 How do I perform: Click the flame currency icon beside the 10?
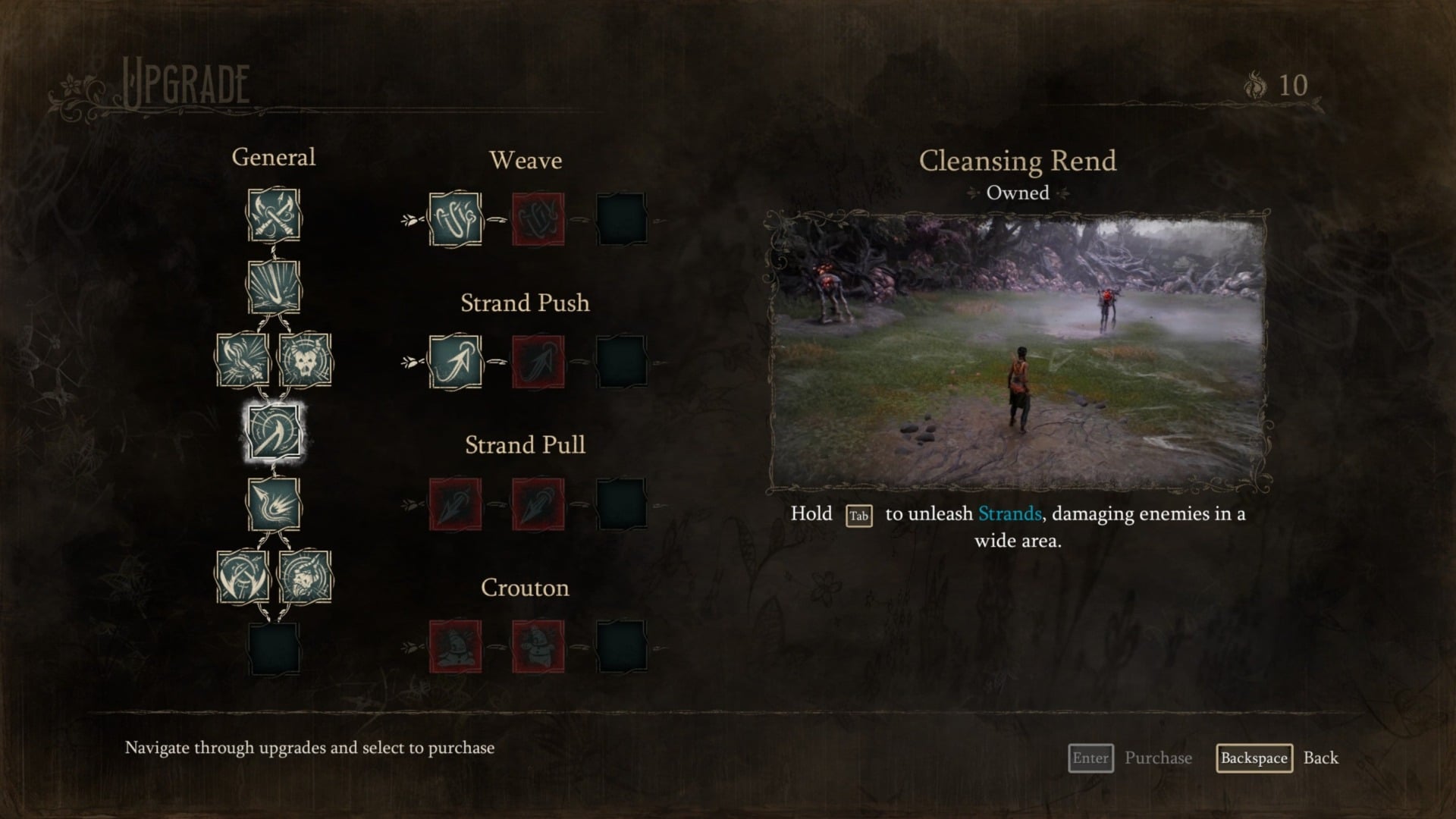[x=1255, y=85]
